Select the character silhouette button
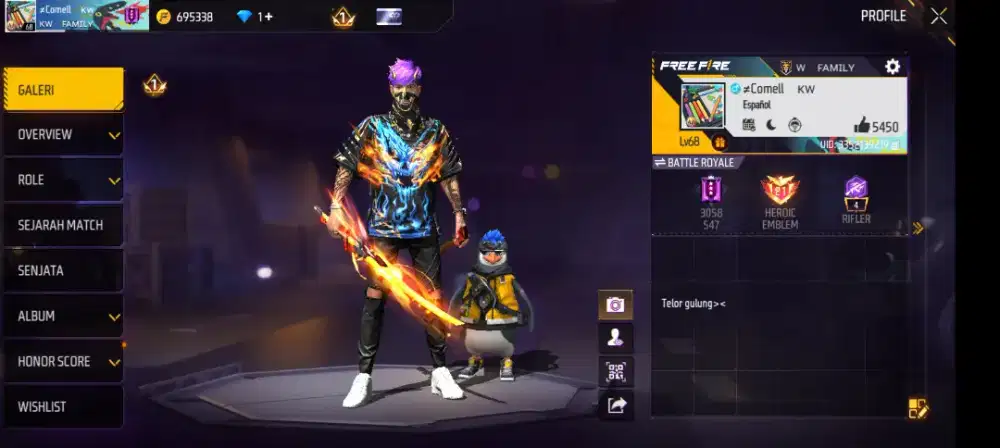 pos(615,338)
